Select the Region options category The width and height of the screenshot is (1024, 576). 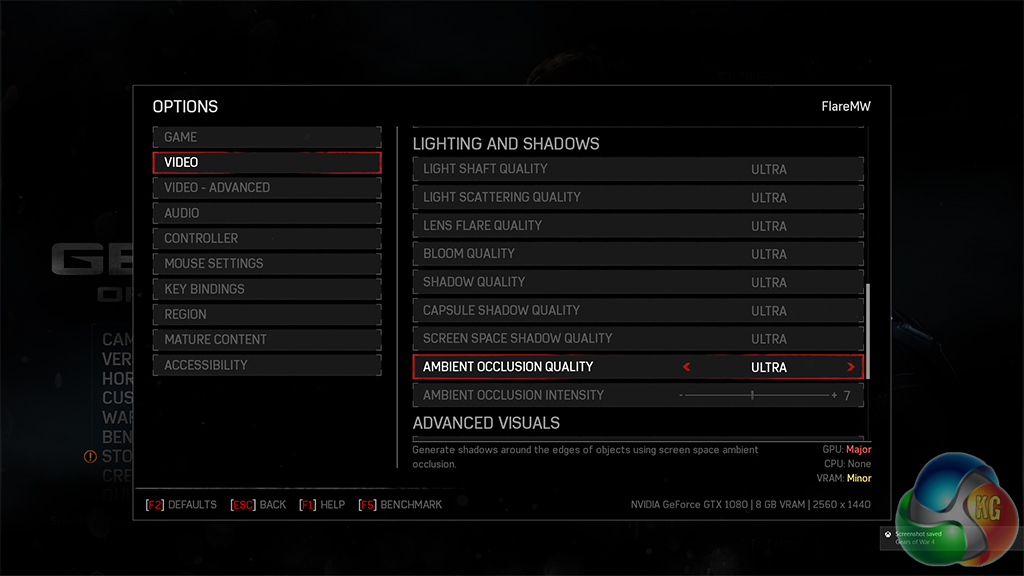[x=266, y=314]
